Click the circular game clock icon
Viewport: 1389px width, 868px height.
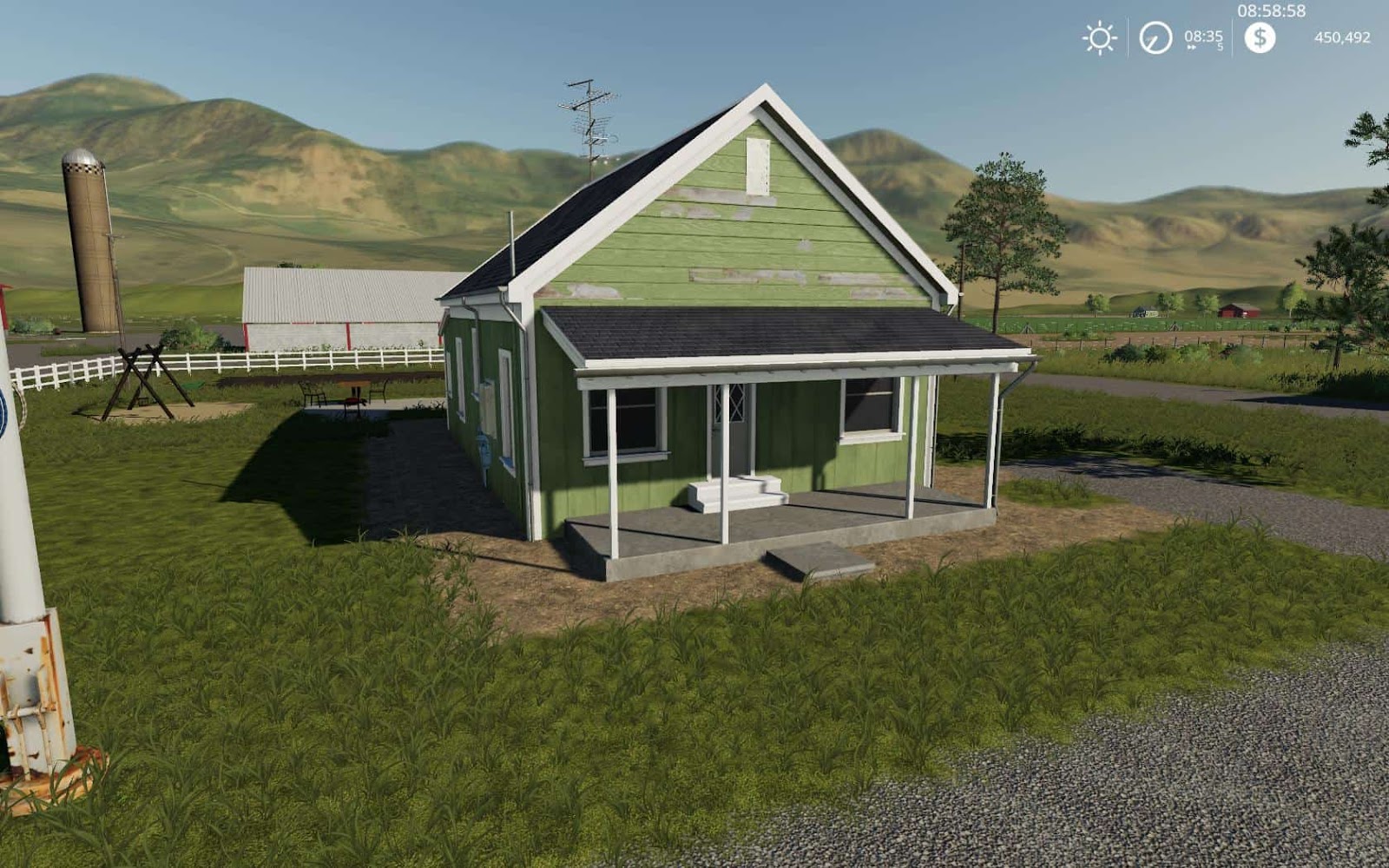pos(1155,36)
